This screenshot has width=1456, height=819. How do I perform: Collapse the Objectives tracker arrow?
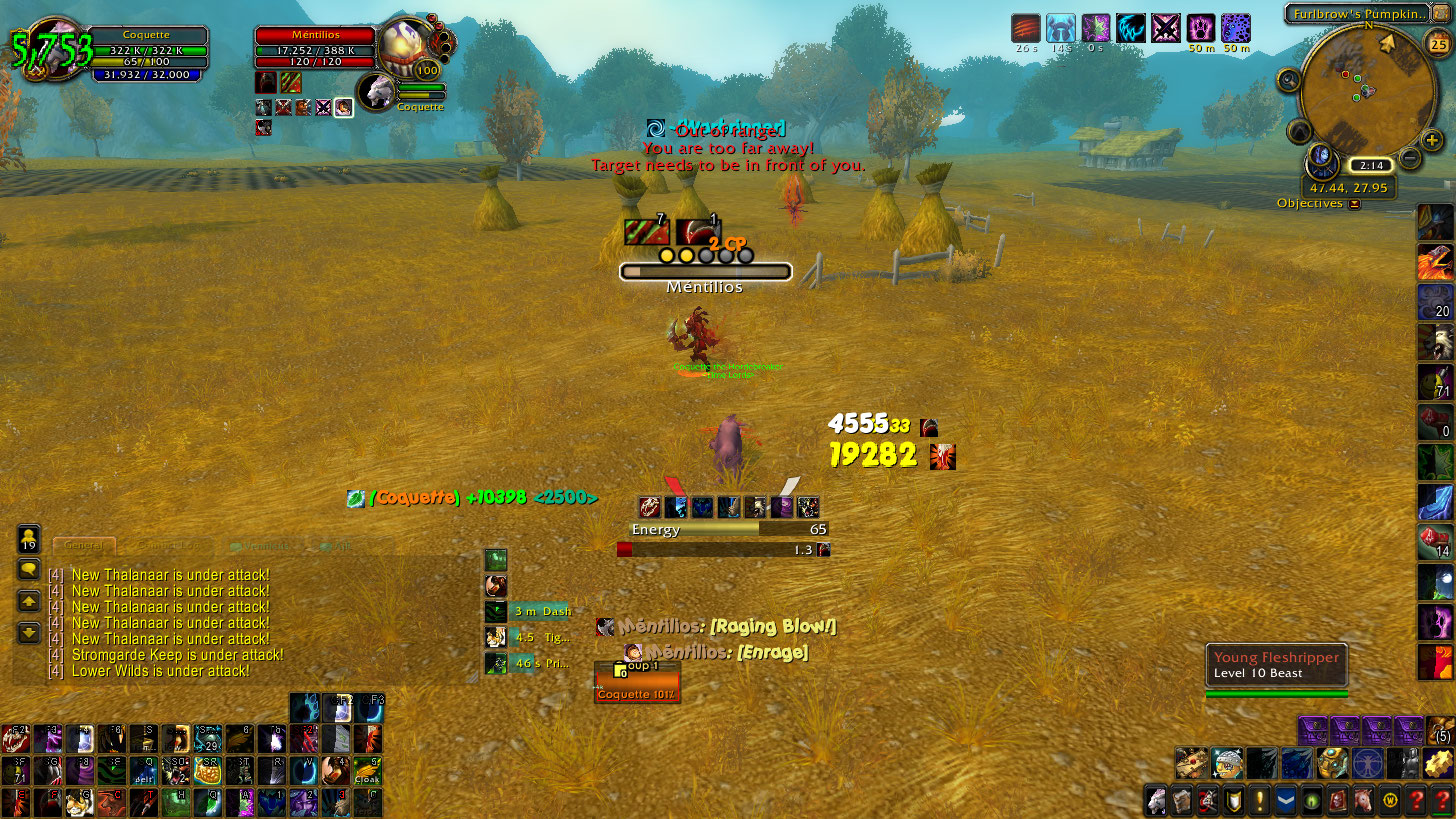pyautogui.click(x=1354, y=204)
